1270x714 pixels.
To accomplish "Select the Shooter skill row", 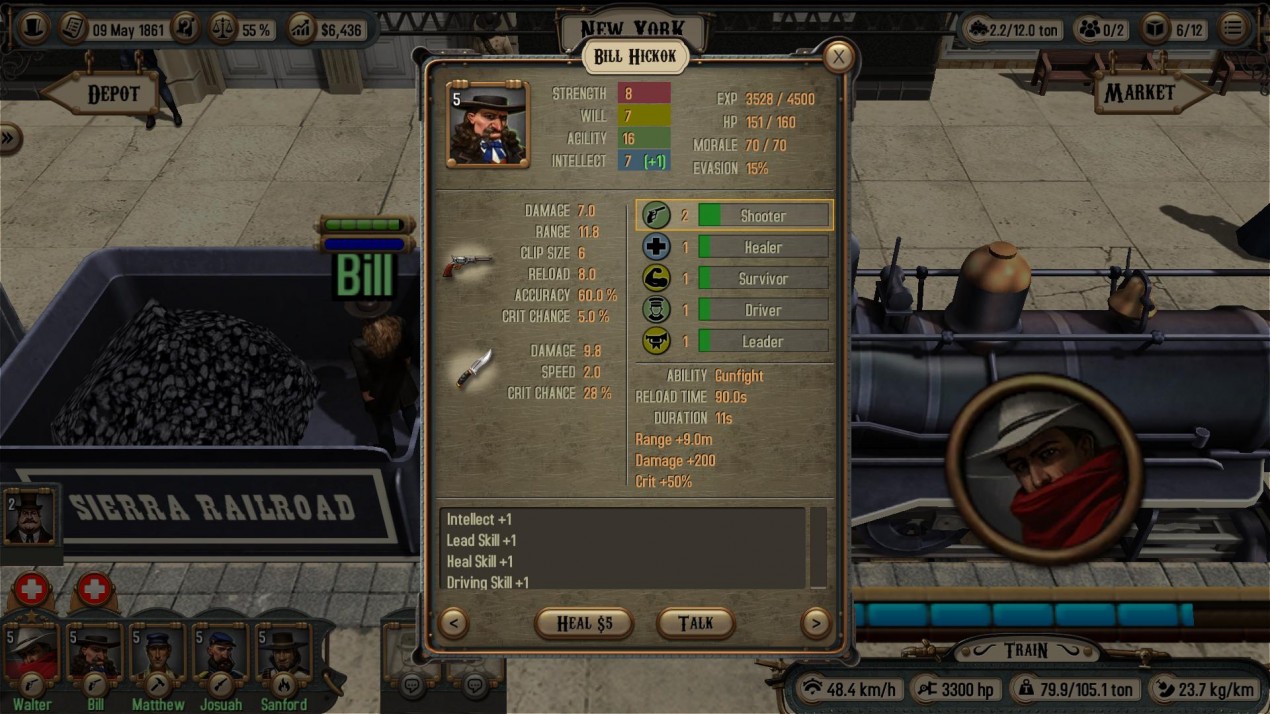I will tap(762, 215).
